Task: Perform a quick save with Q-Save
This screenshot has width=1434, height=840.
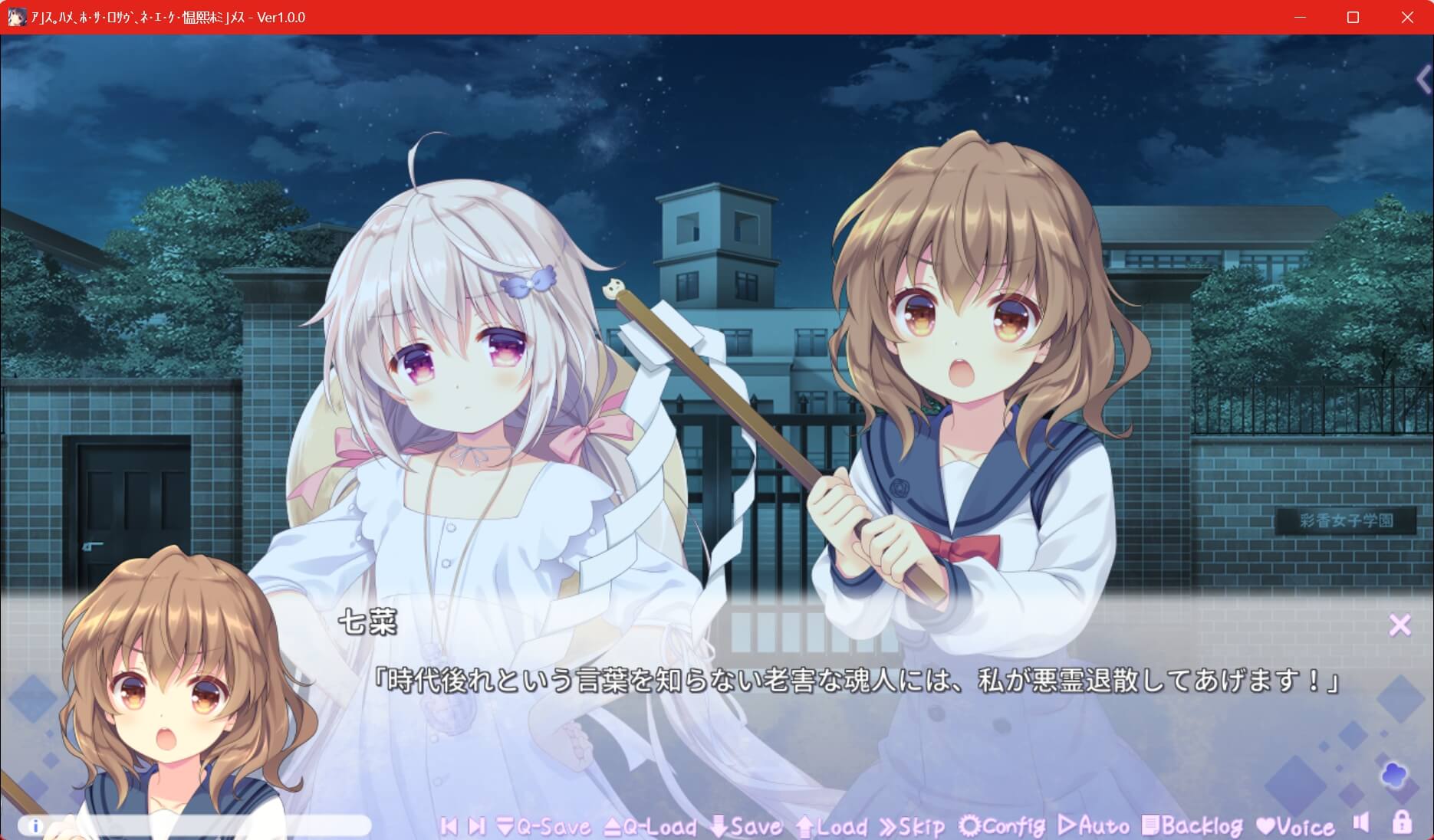Action: point(544,827)
